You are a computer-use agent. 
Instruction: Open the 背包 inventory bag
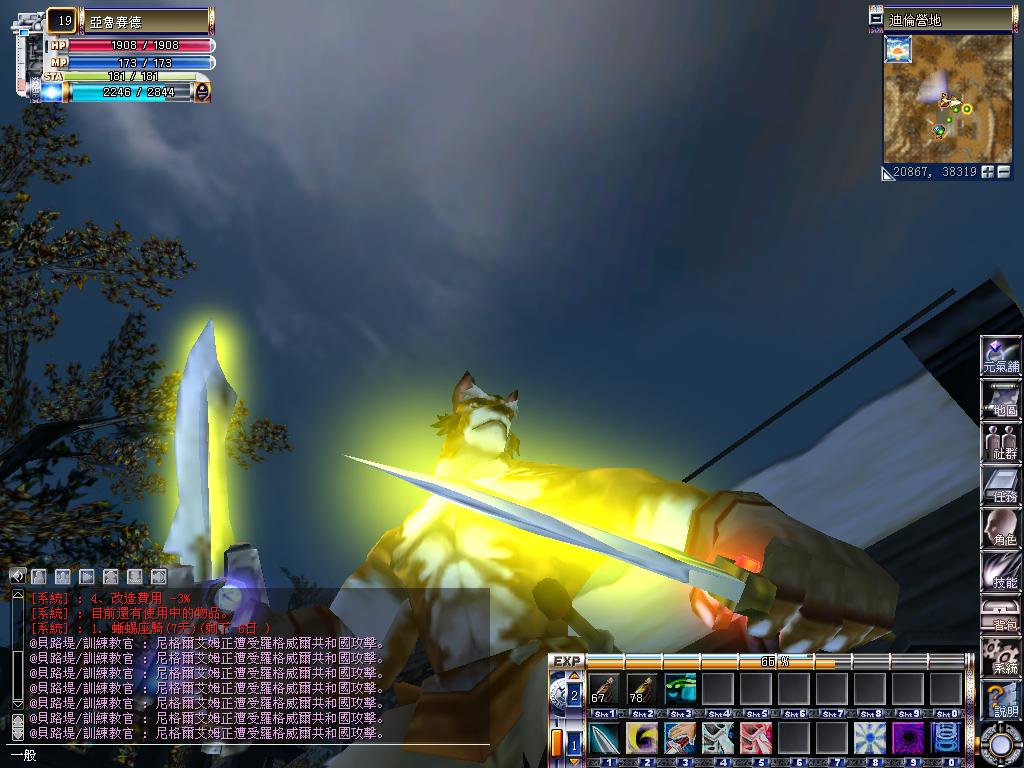coord(1000,613)
